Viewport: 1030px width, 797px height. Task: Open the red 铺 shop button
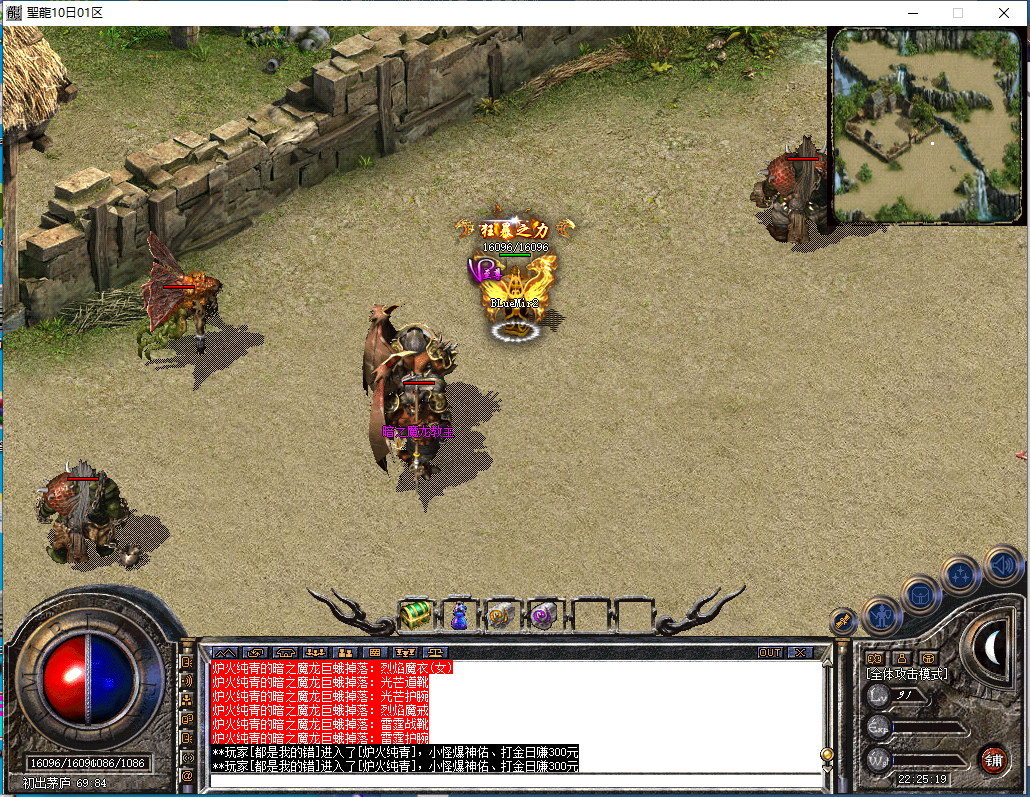992,759
